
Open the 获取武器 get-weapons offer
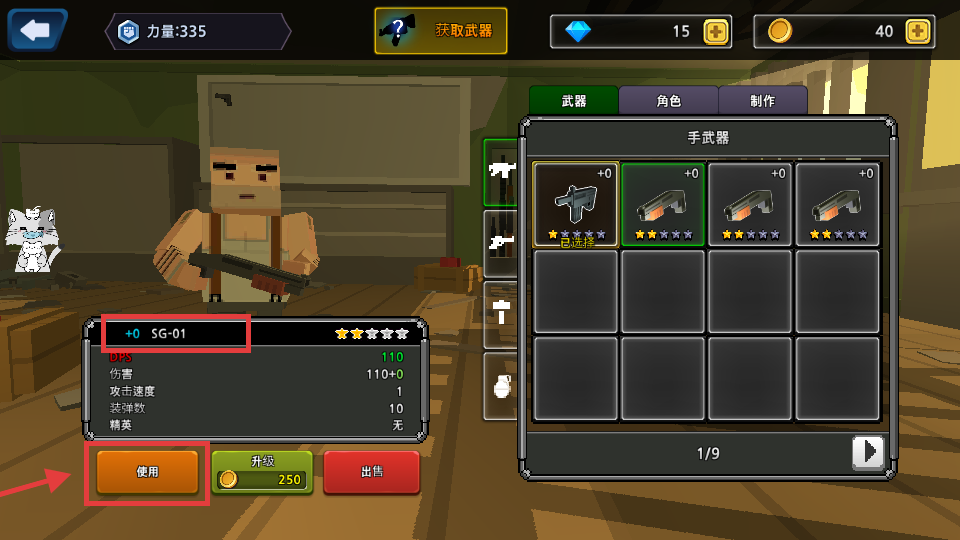pos(441,31)
